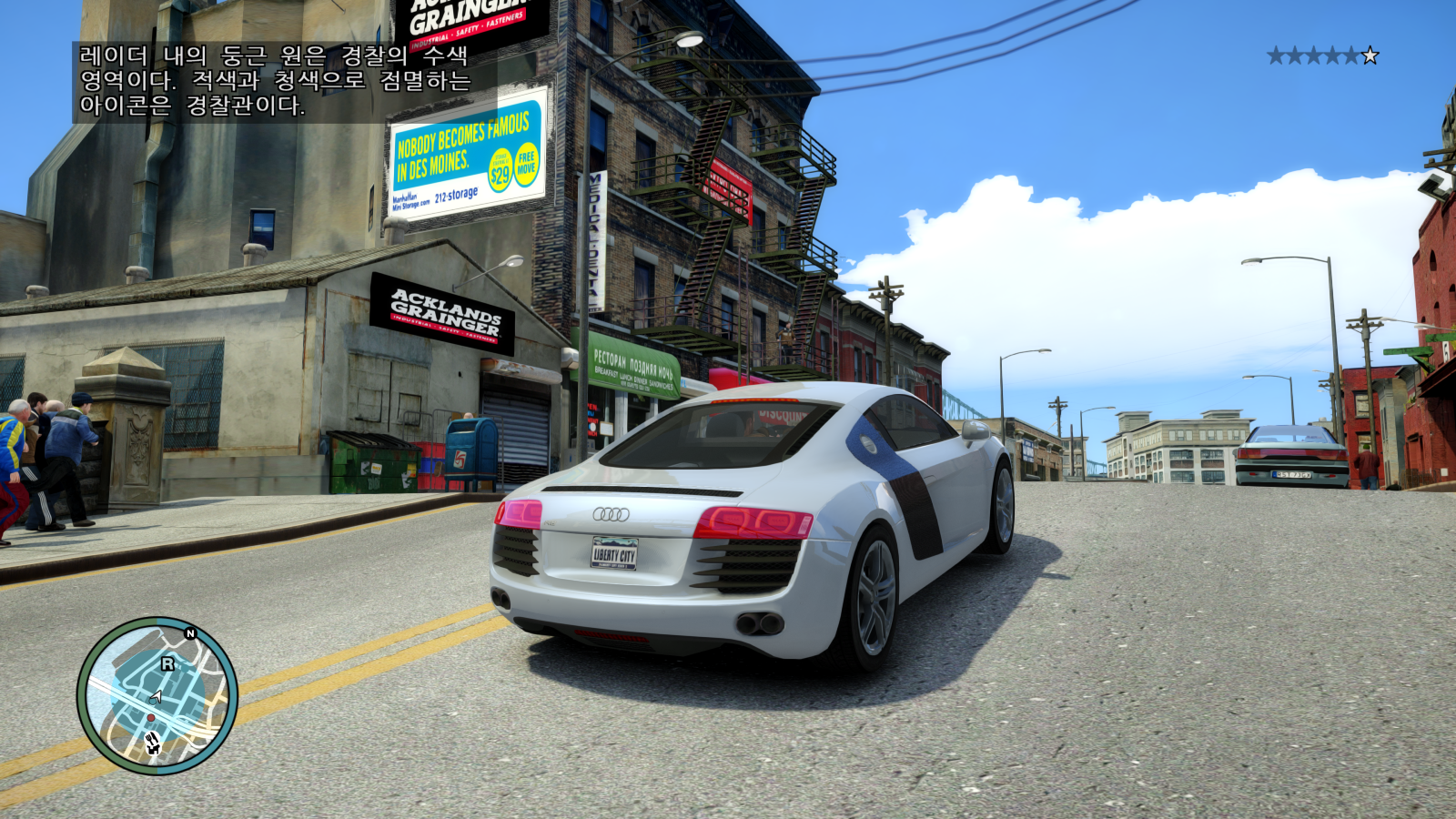The height and width of the screenshot is (819, 1456).
Task: Click the fork-and-knife restaurant blip on the minimap
Action: pos(152,738)
